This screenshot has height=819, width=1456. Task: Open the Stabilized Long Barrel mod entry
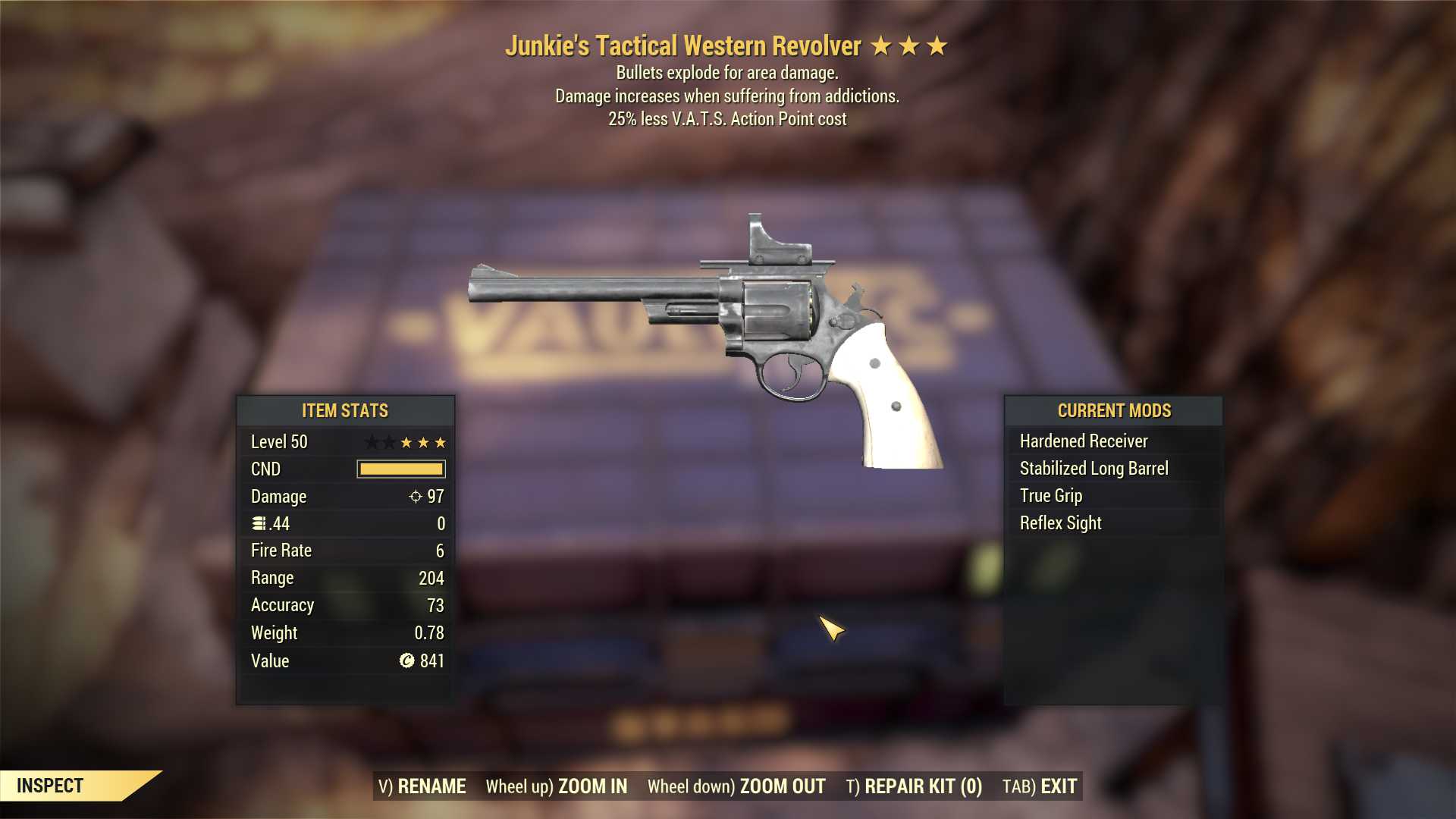pyautogui.click(x=1094, y=468)
